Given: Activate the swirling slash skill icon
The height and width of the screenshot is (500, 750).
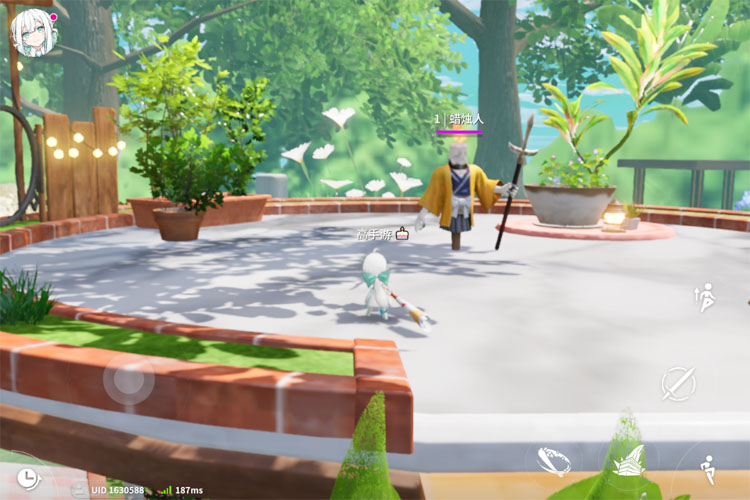Looking at the screenshot, I should (554, 460).
